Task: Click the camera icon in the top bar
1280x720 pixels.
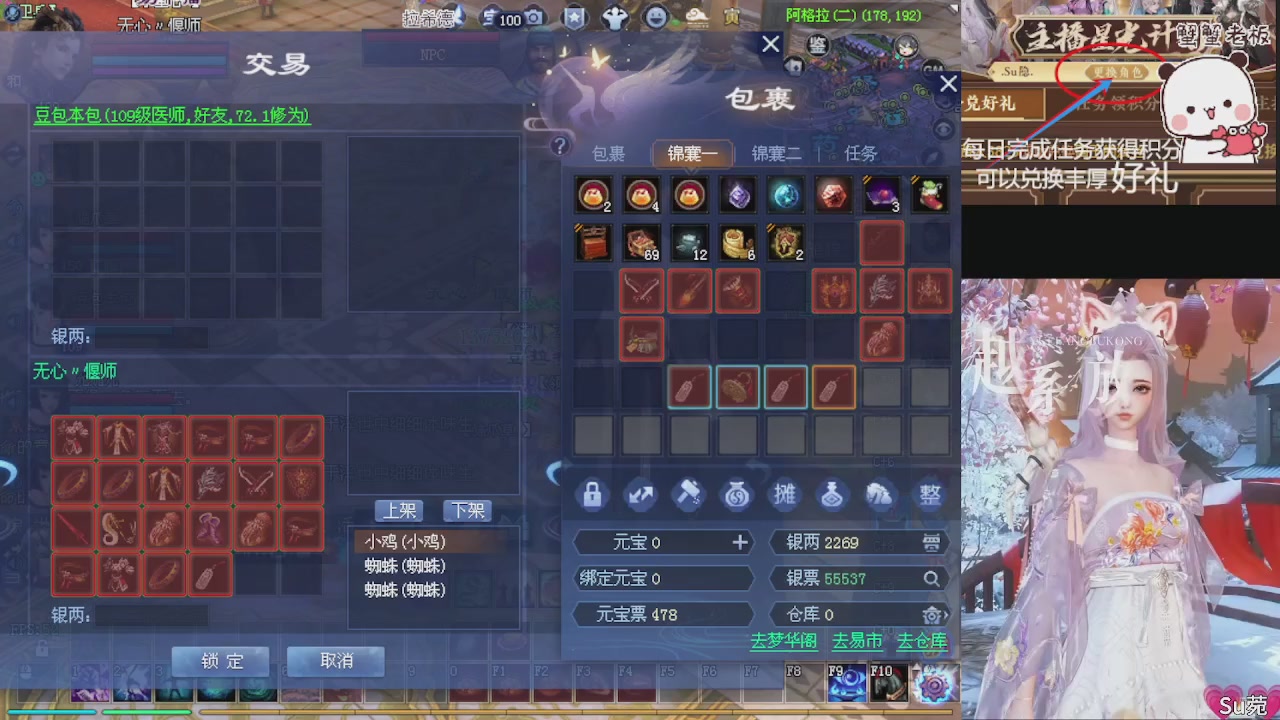Action: point(535,16)
